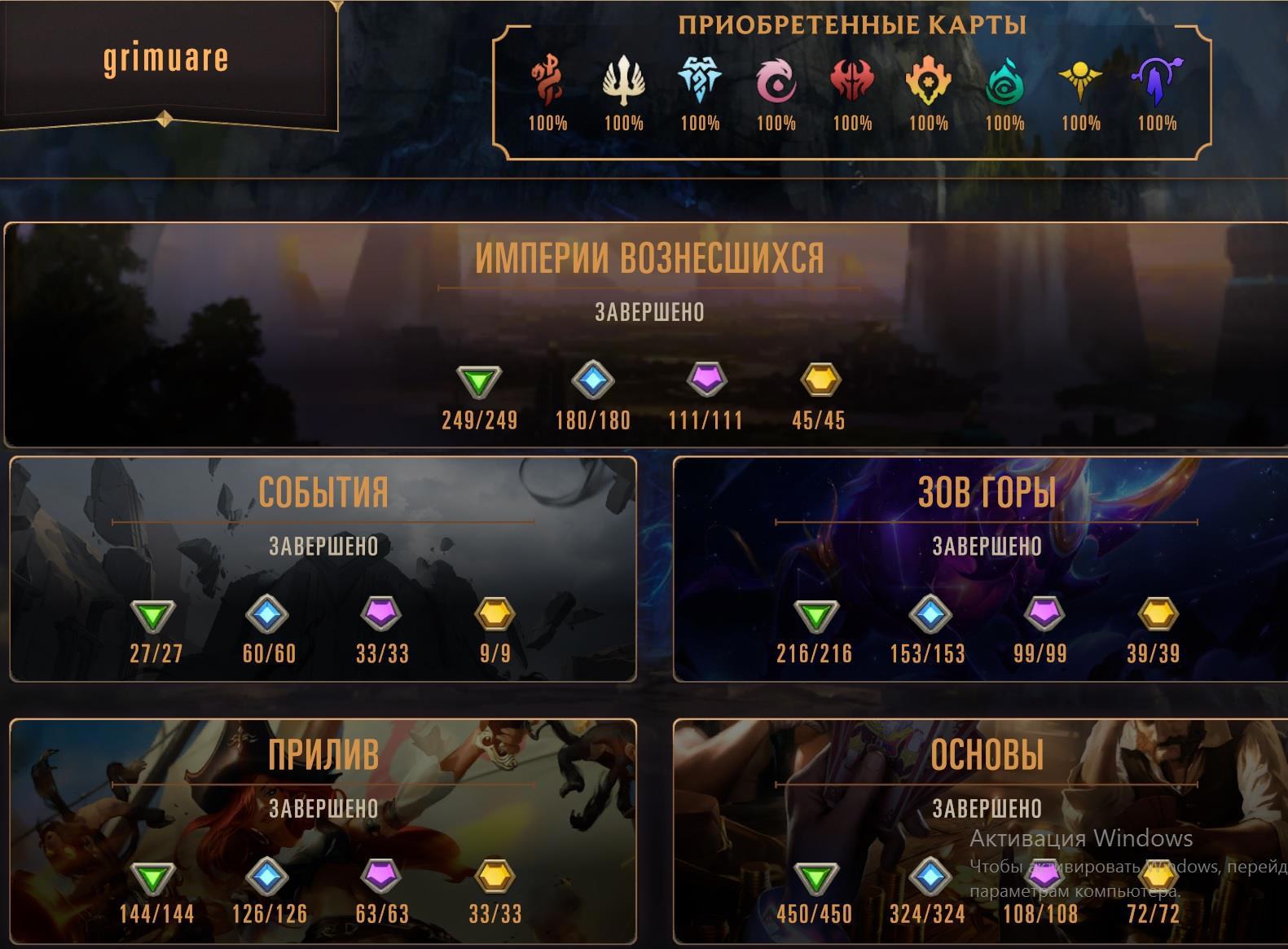The image size is (1288, 949).
Task: Open the Зов Горы set panel
Action: point(987,493)
